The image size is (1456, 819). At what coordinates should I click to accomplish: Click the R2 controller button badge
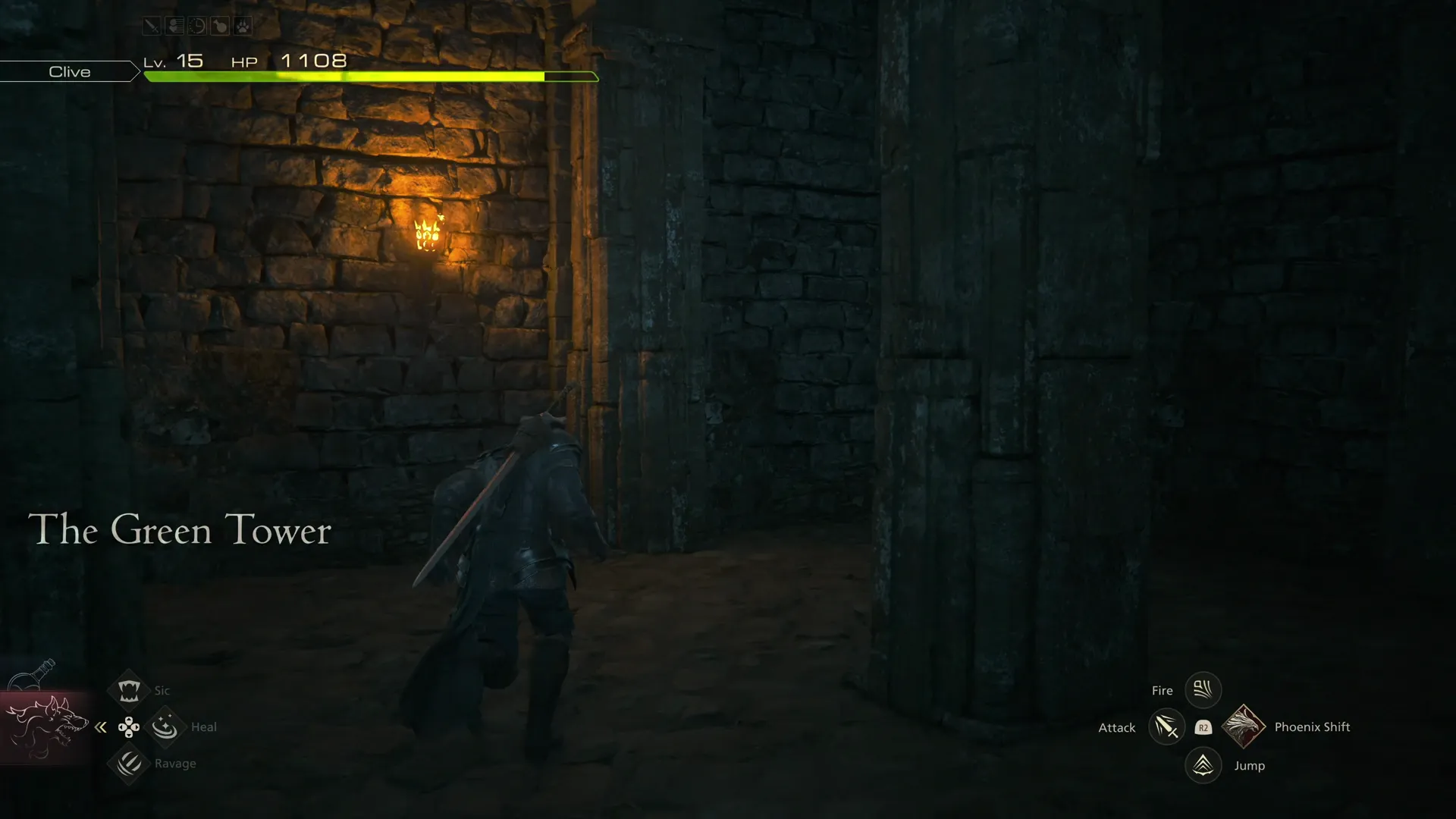tap(1205, 727)
